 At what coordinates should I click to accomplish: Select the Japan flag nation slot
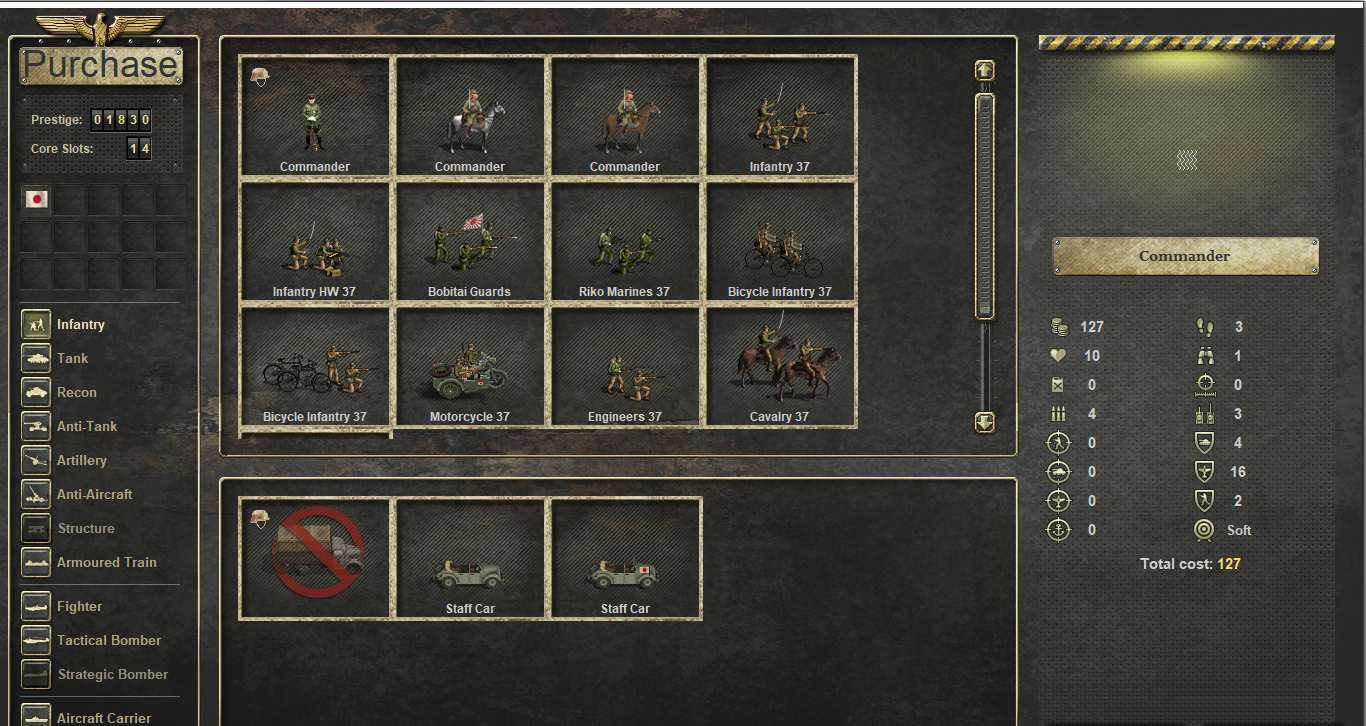[x=37, y=199]
